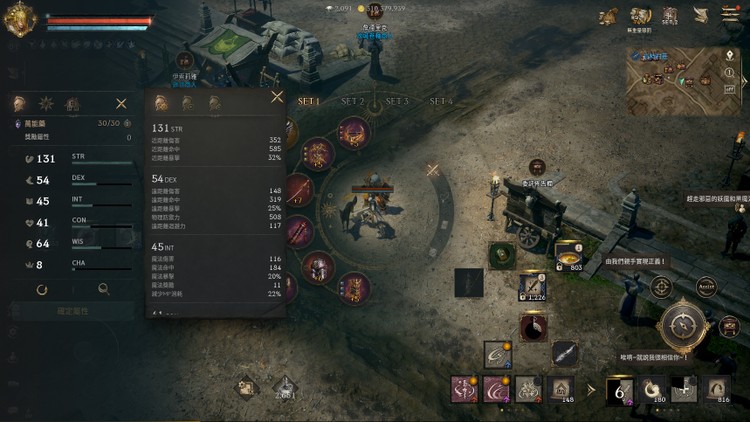The width and height of the screenshot is (750, 422).
Task: Use the sword item with 1,226 count
Action: [x=531, y=287]
